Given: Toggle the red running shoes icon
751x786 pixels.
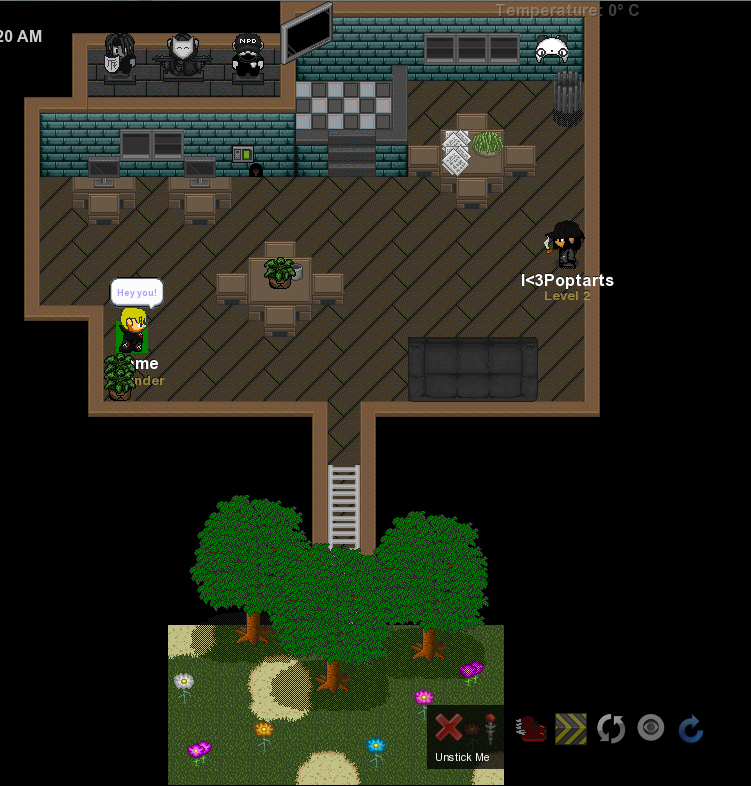Looking at the screenshot, I should coord(531,729).
